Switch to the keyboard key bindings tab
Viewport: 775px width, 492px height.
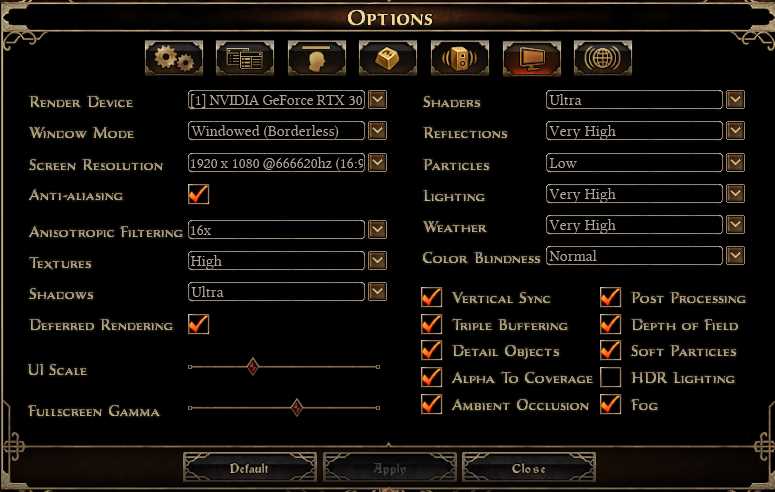click(388, 59)
